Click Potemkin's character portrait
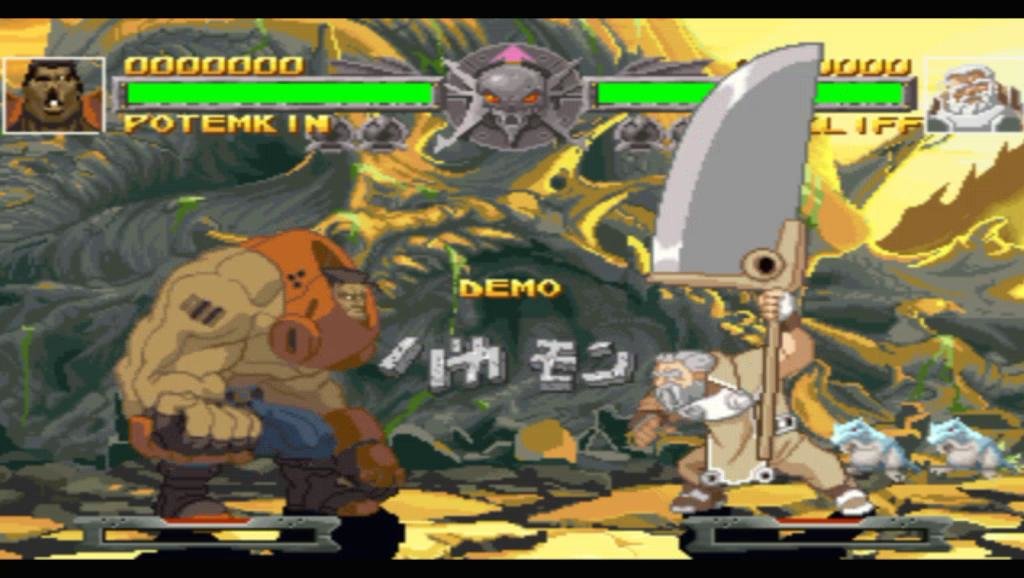This screenshot has height=578, width=1024. 54,96
